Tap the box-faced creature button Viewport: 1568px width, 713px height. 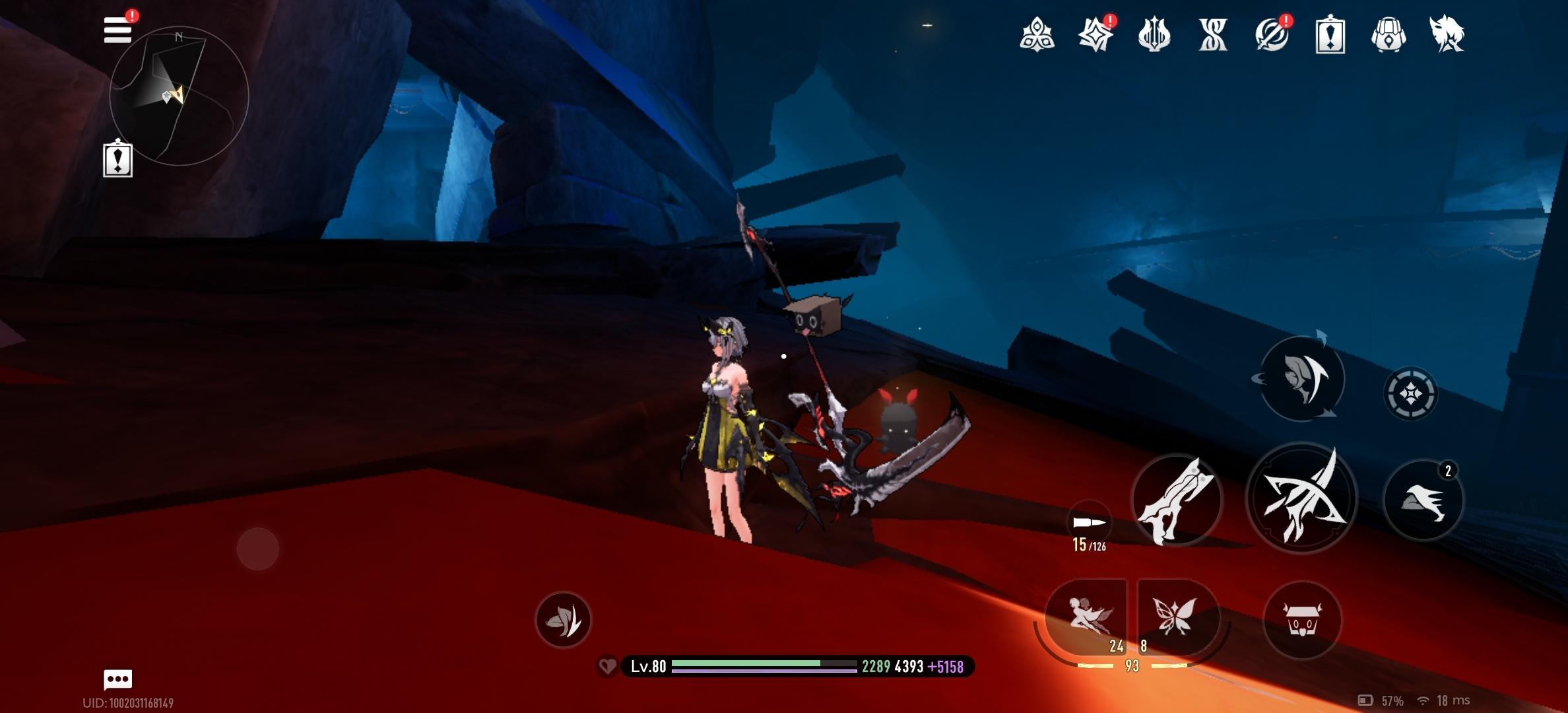tap(1302, 620)
